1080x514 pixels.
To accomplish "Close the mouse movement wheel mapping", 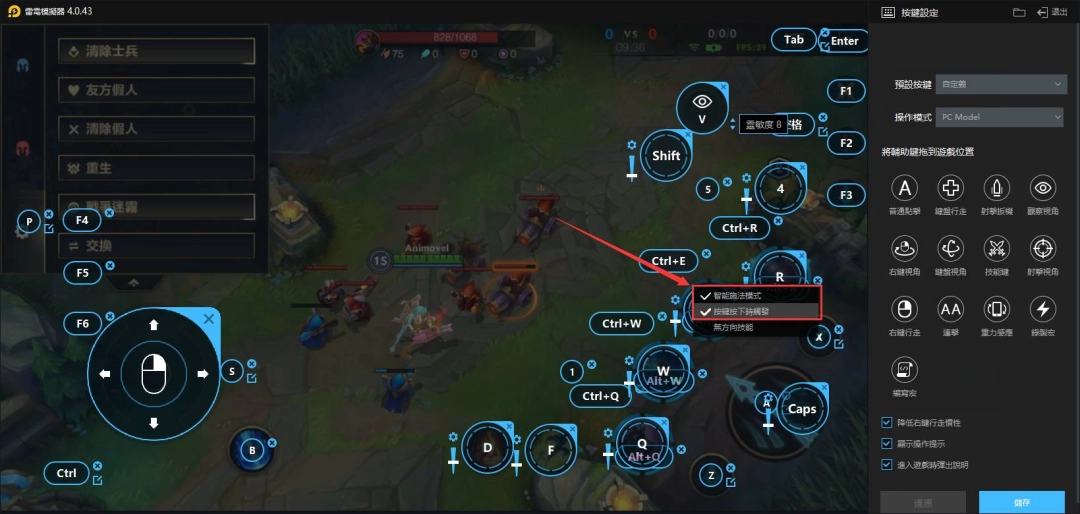I will point(209,318).
